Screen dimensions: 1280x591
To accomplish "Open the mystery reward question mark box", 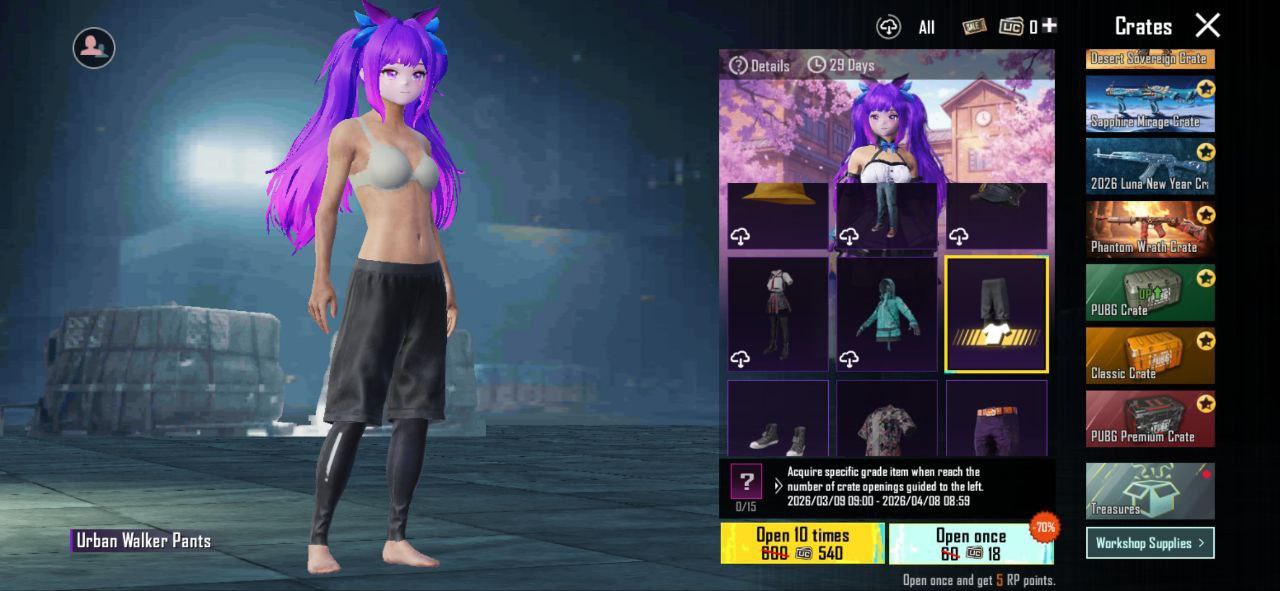I will click(746, 482).
